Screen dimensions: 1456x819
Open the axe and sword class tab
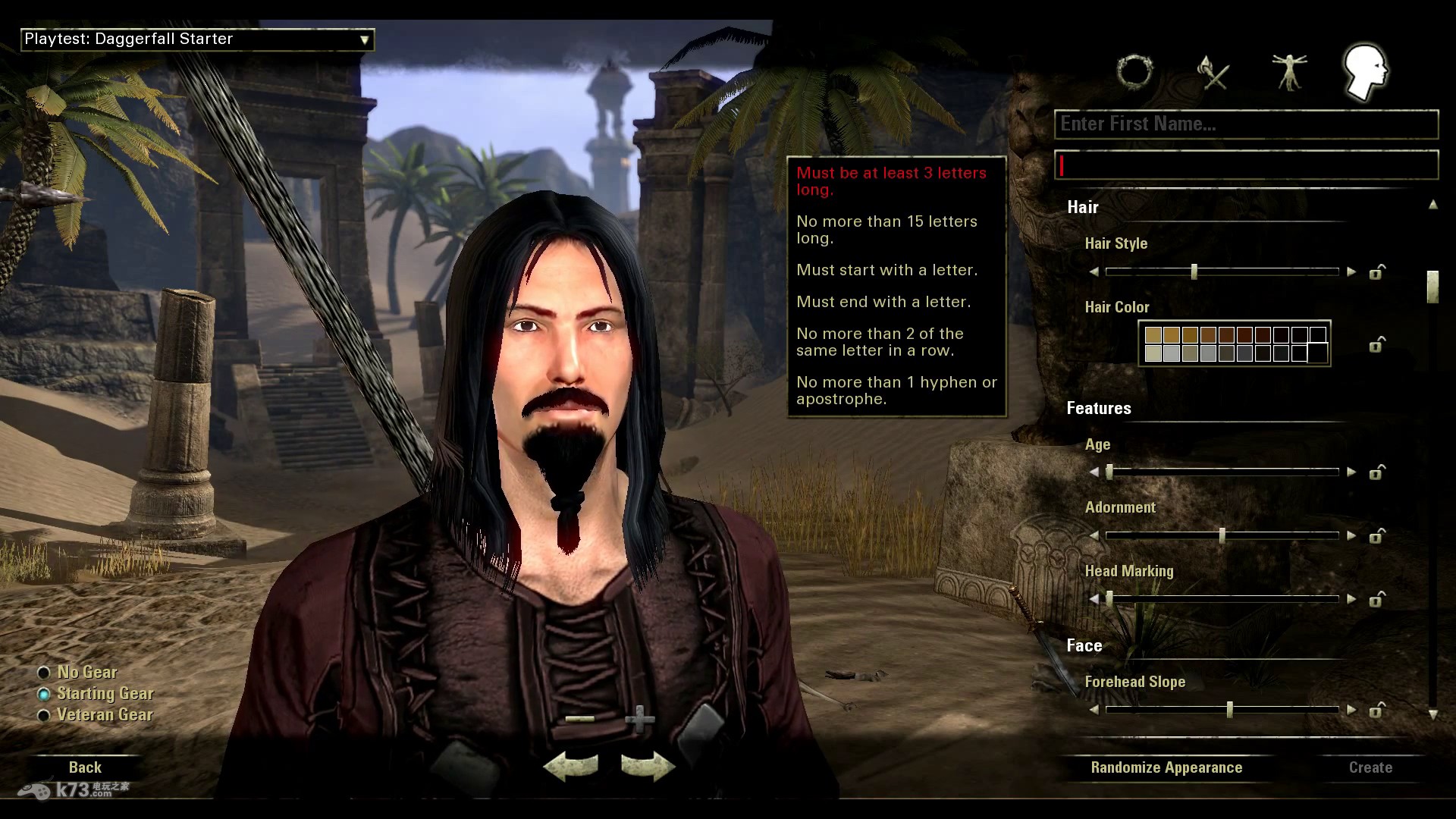(x=1213, y=74)
